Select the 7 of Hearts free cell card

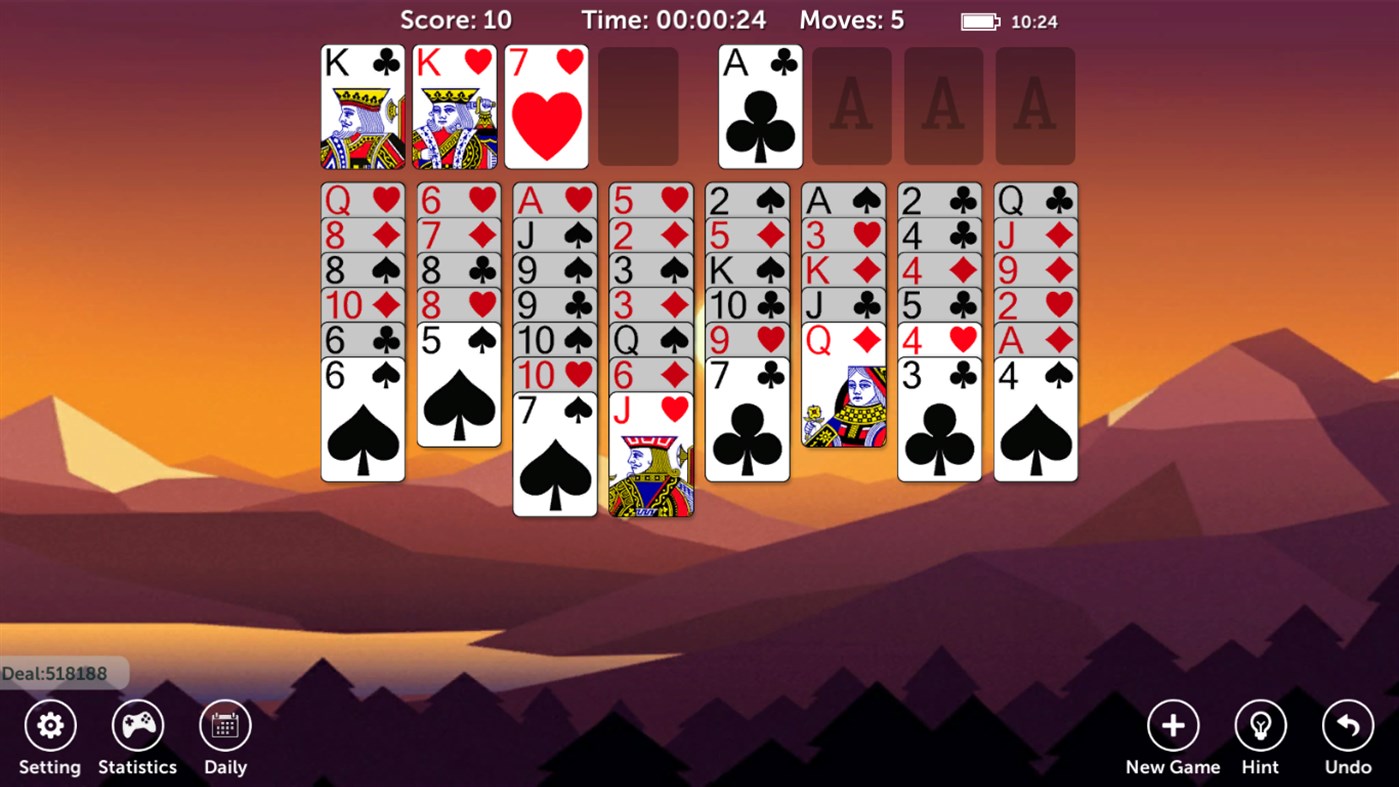pyautogui.click(x=546, y=105)
